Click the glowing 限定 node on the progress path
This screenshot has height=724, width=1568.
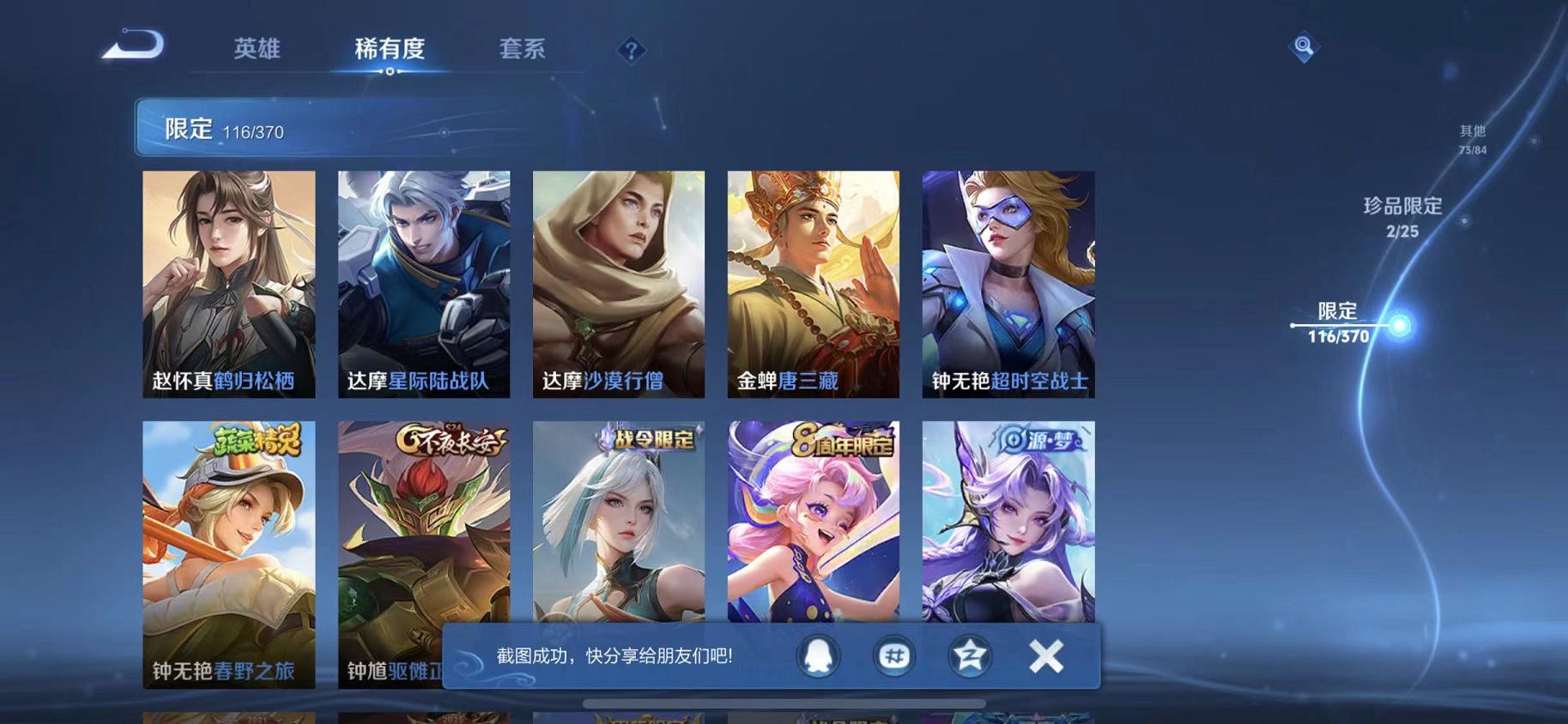(1402, 325)
